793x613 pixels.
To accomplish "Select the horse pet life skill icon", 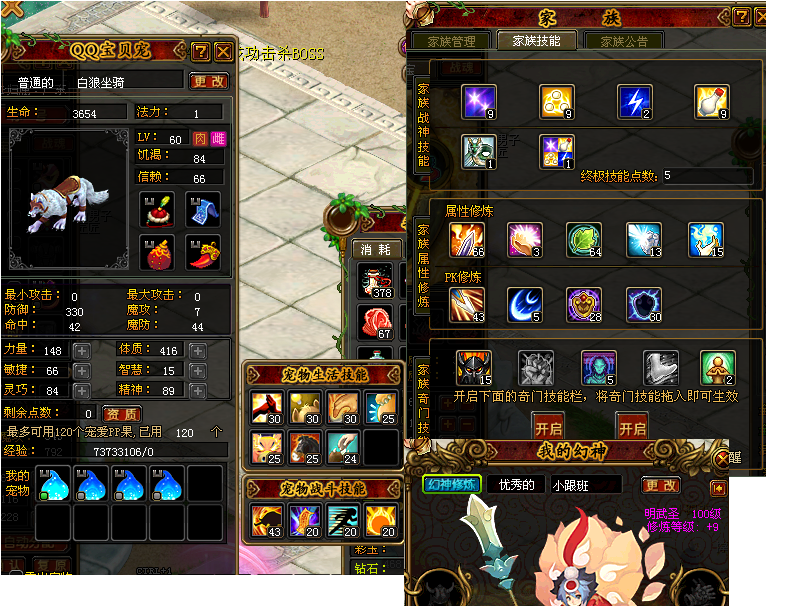I will [x=303, y=446].
